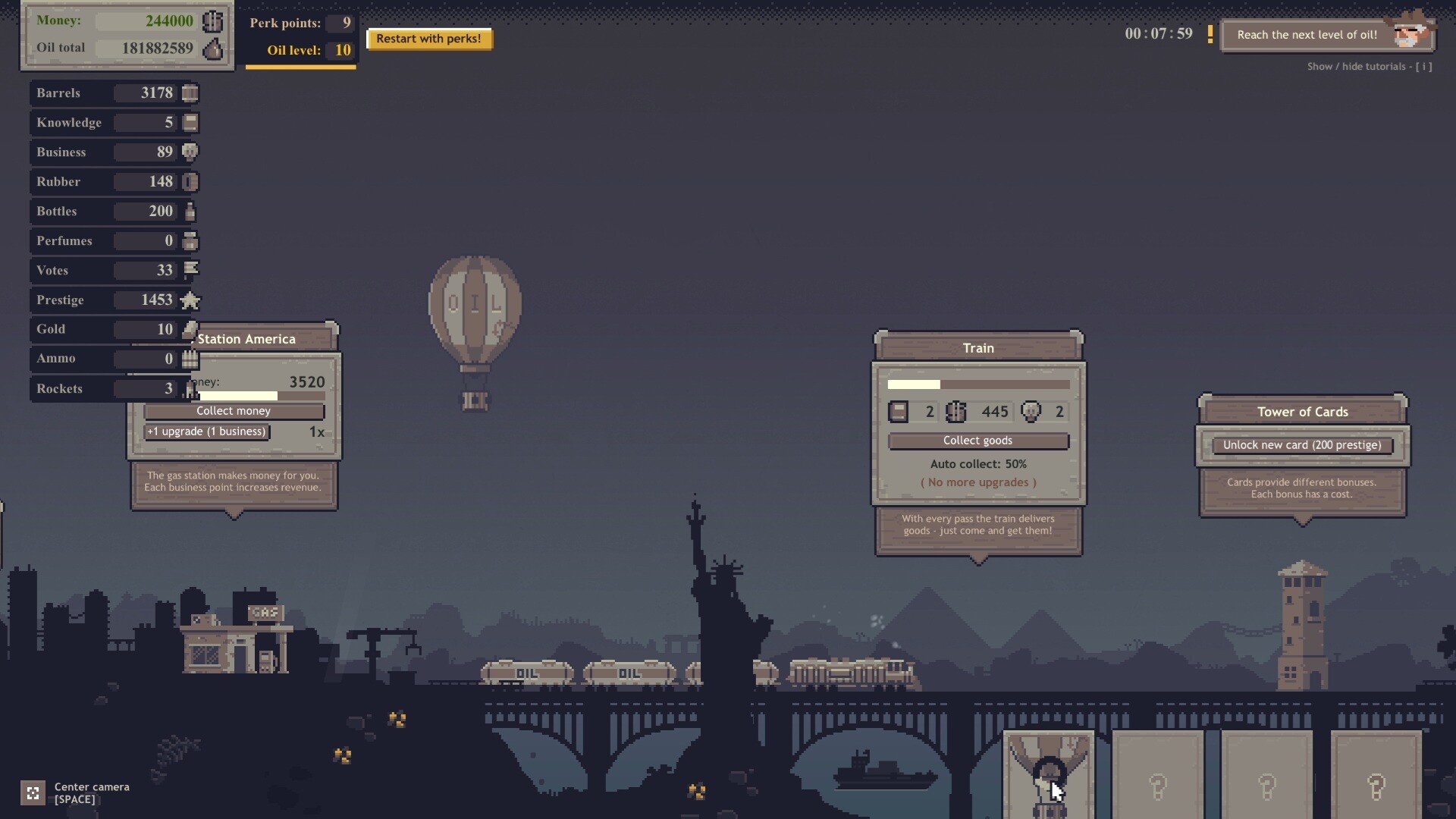This screenshot has height=819, width=1456.
Task: Buy the +1 upgrade for one business
Action: (207, 431)
